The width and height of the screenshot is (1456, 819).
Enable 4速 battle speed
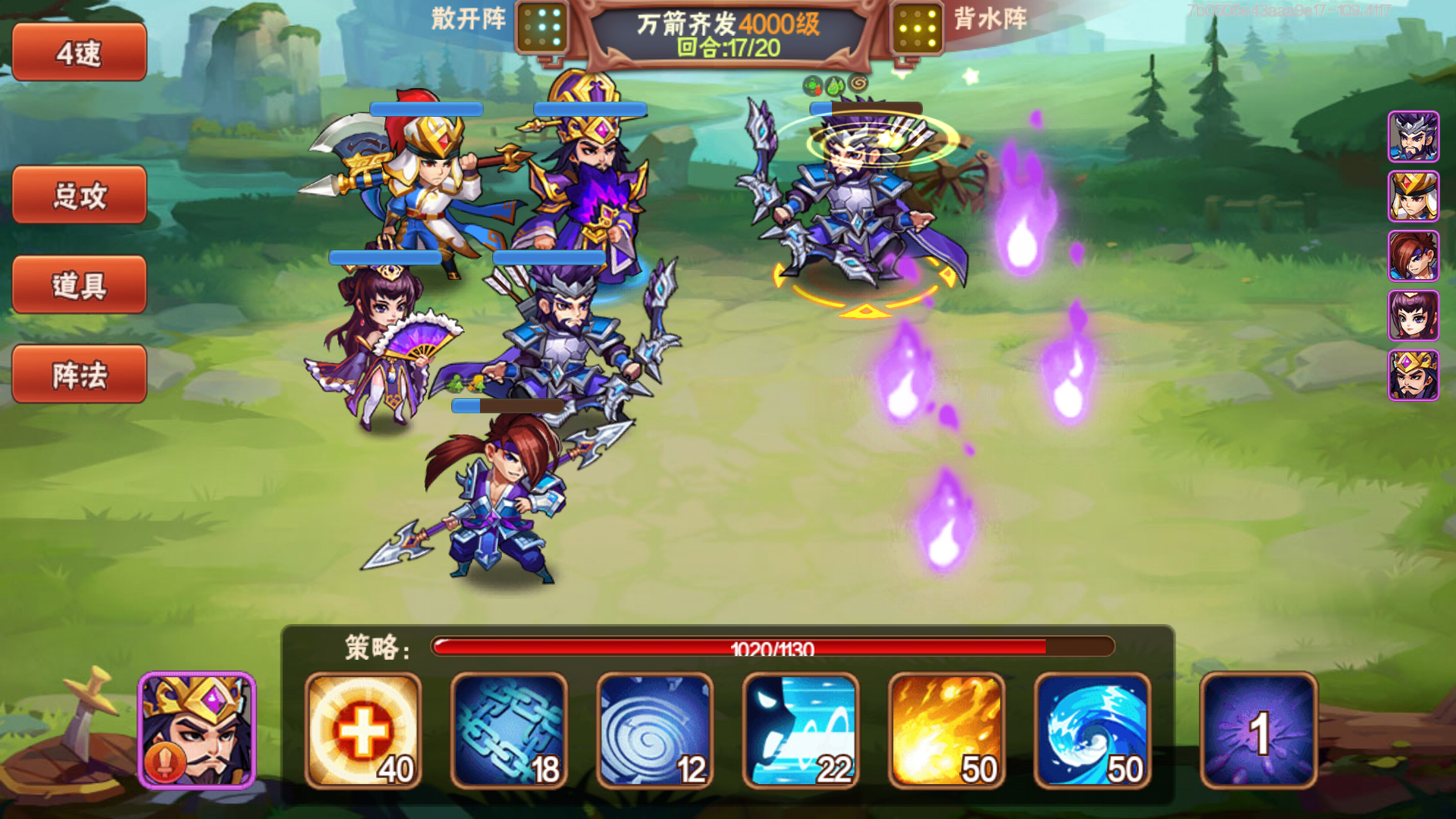78,53
